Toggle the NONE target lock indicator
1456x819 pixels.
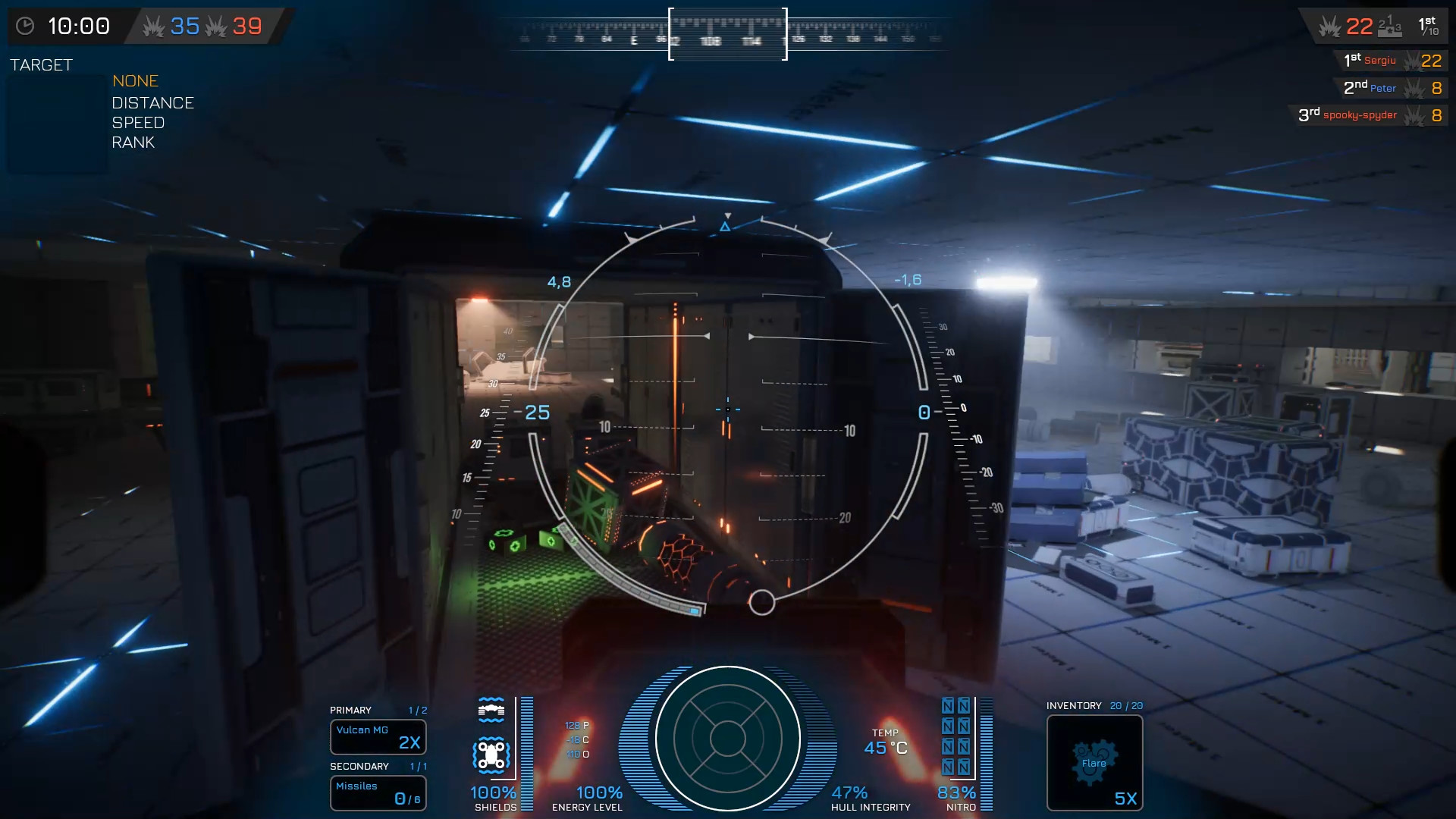135,81
